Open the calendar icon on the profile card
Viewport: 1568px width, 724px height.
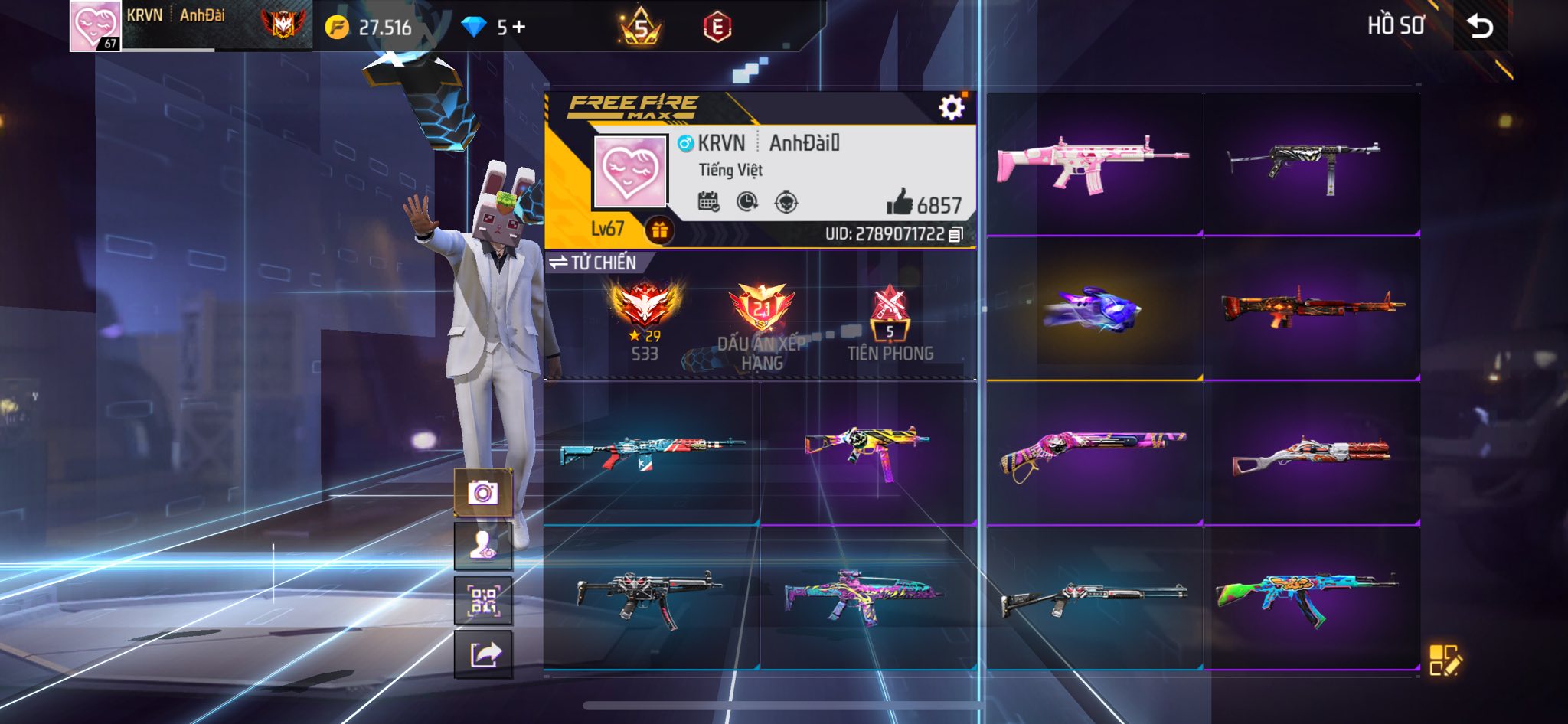click(x=708, y=202)
